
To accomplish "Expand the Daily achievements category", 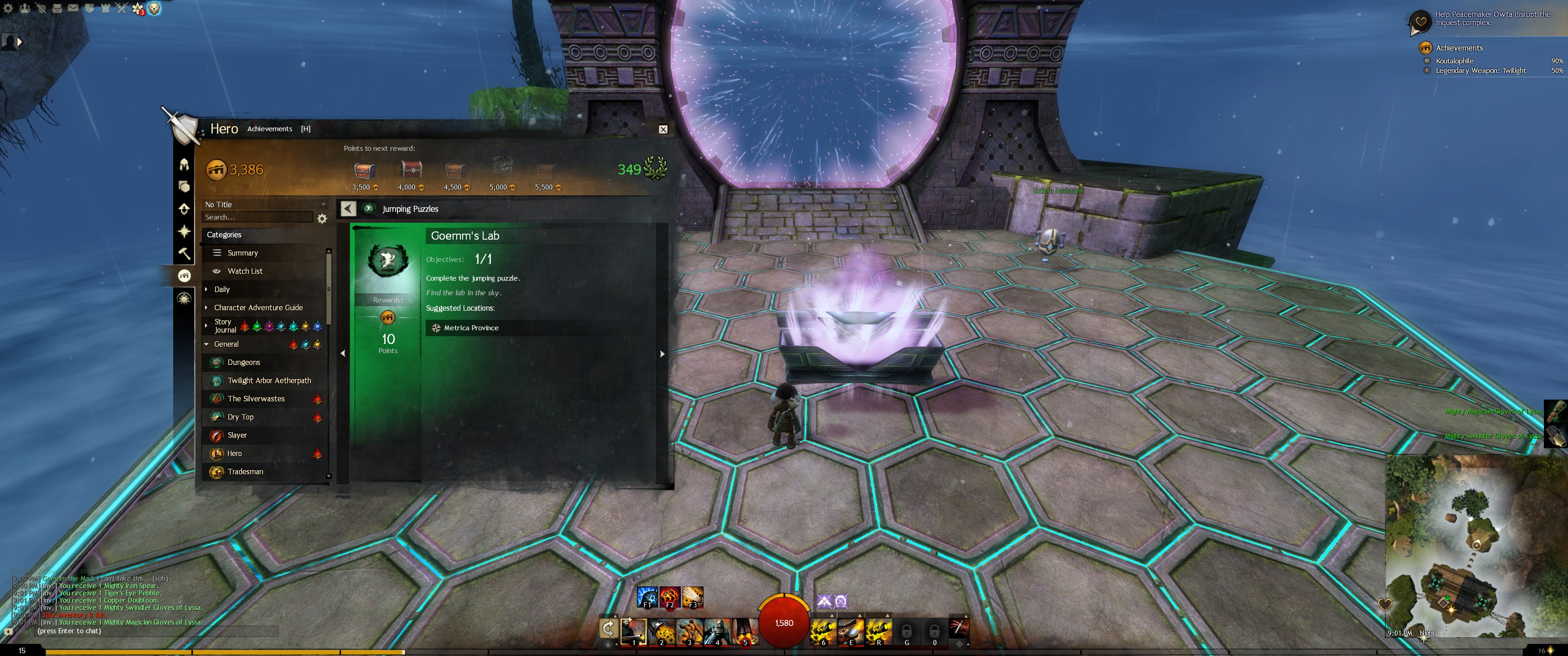I will [x=222, y=290].
